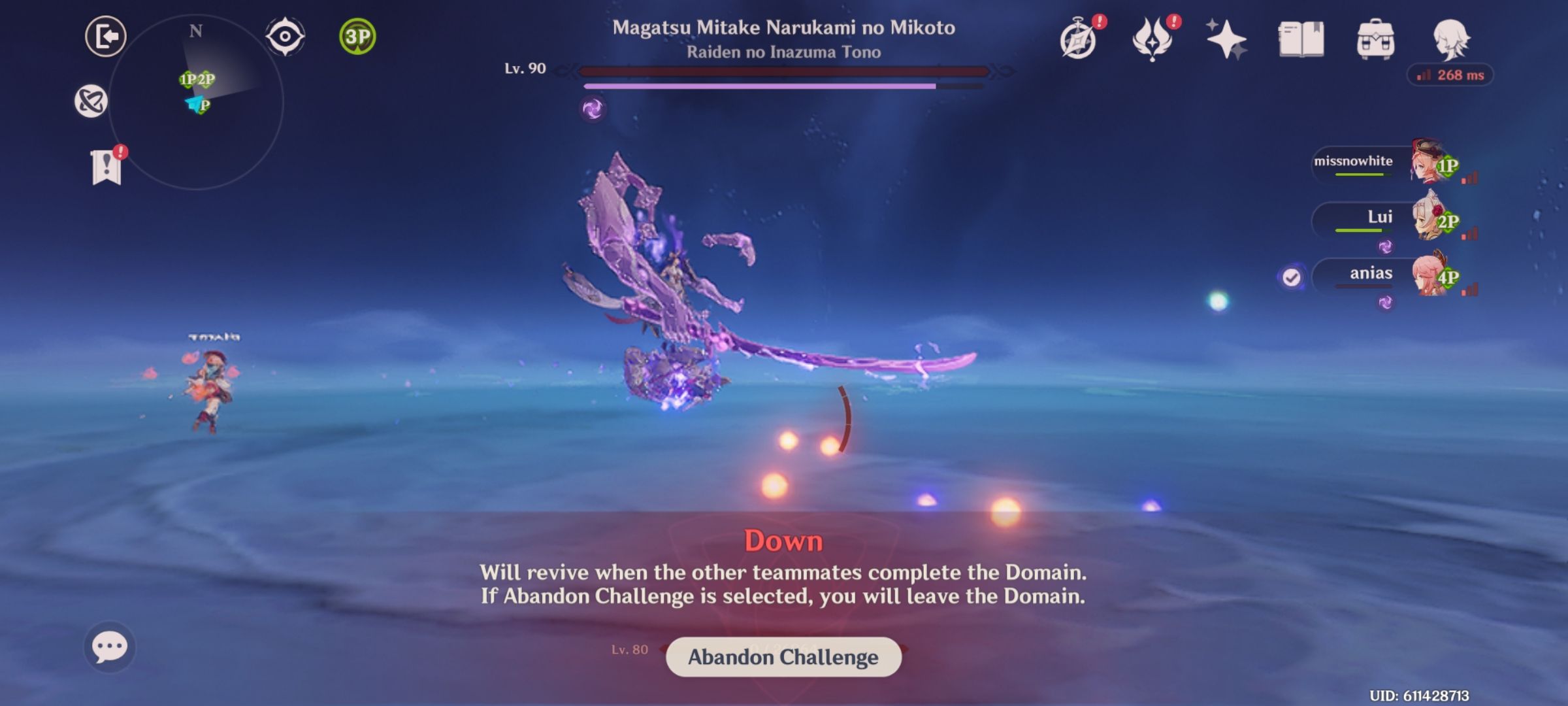1568x706 pixels.
Task: Open the Events page compass icon
Action: click(x=1079, y=41)
